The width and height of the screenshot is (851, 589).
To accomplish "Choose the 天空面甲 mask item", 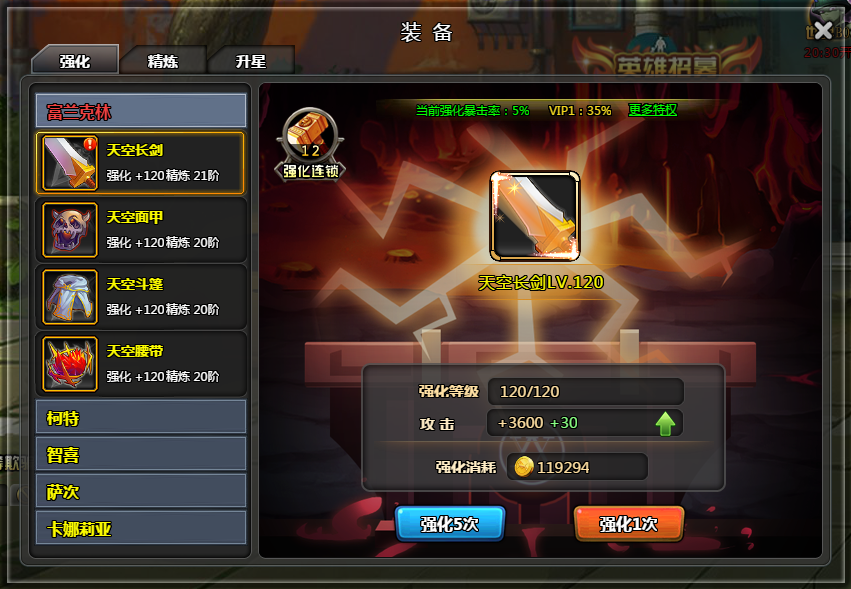I will tap(141, 229).
